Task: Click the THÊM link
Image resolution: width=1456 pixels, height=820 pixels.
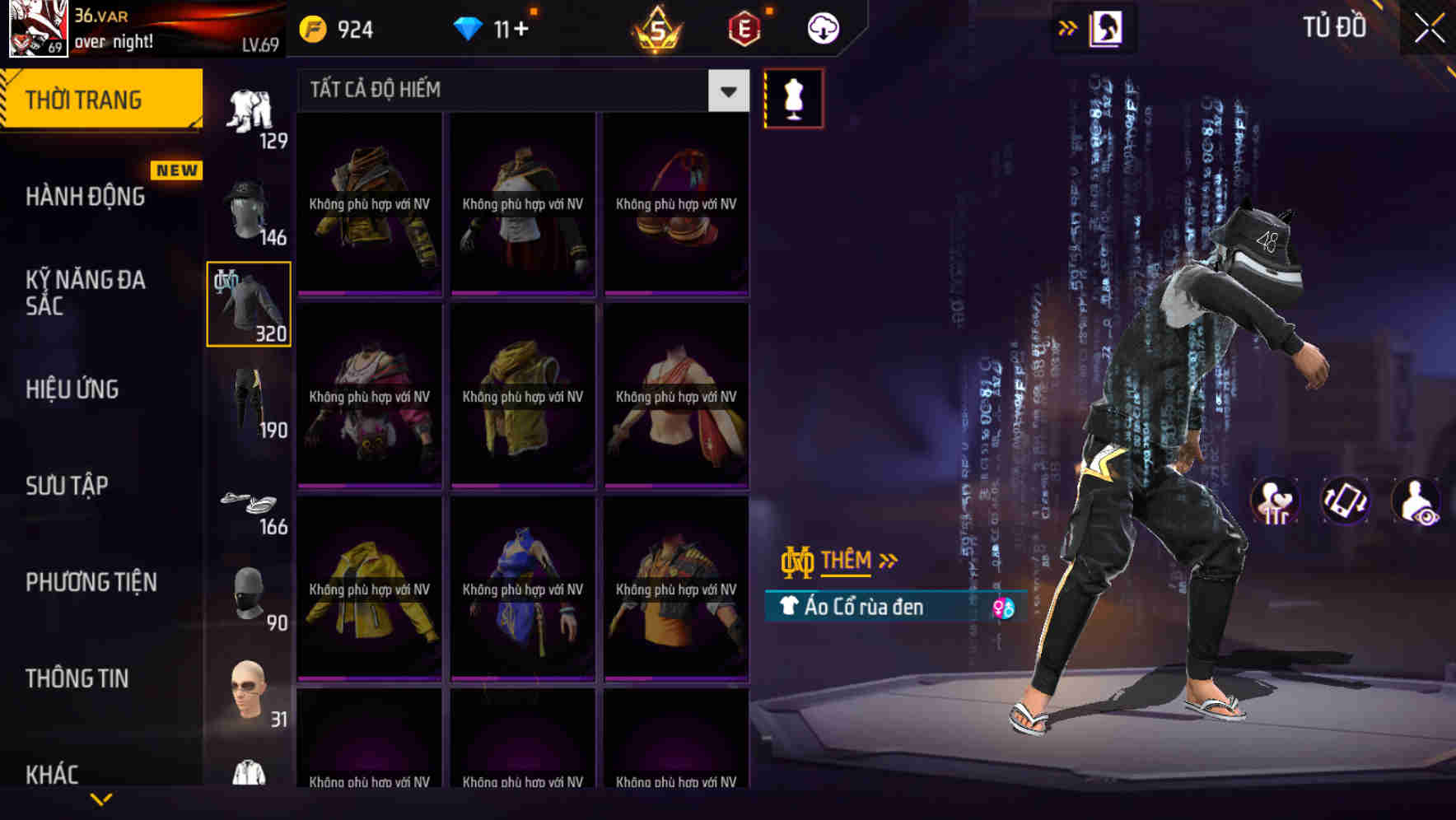Action: [849, 561]
